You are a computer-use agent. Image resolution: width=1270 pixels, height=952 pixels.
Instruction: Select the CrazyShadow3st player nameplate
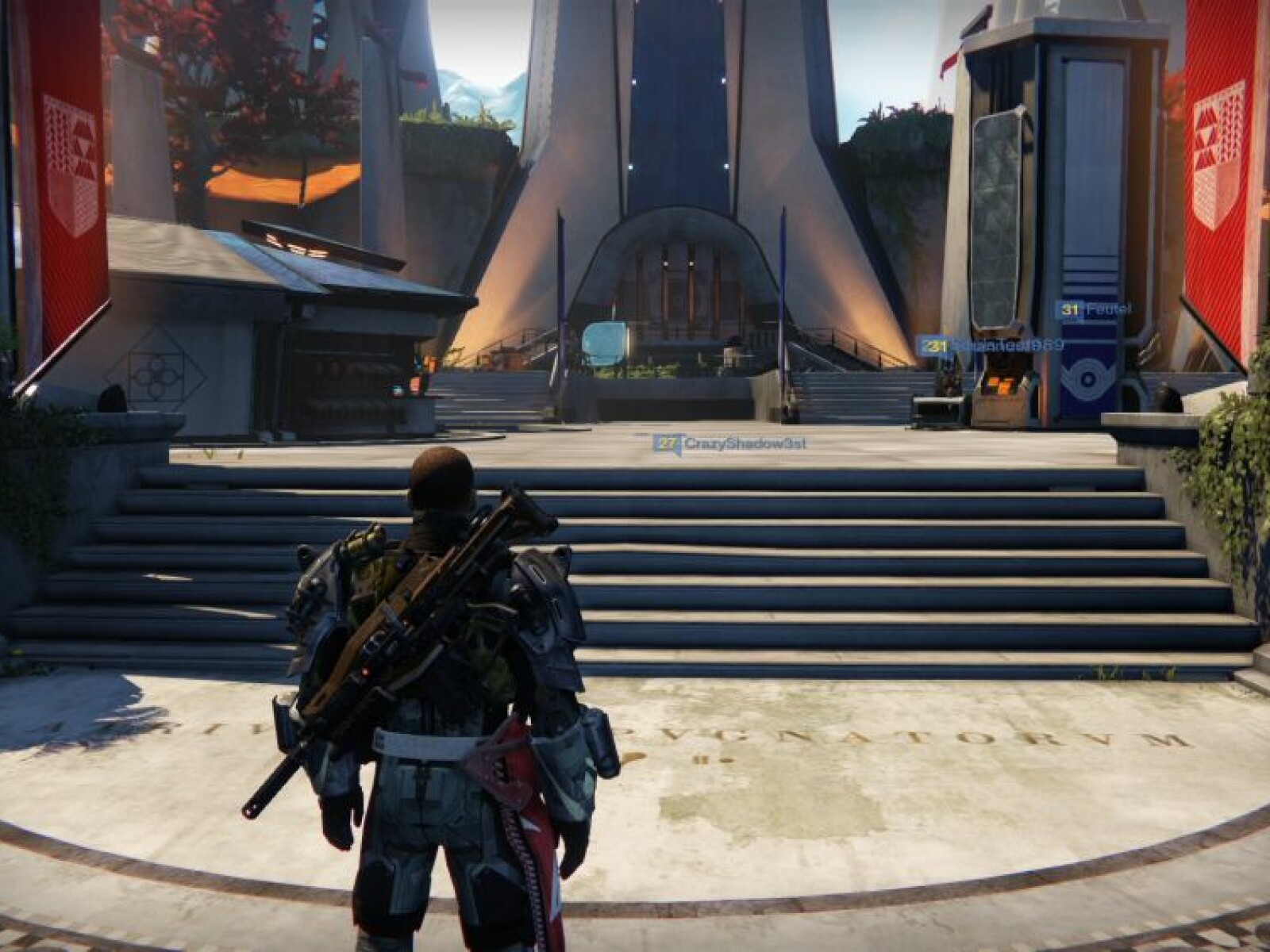(730, 444)
